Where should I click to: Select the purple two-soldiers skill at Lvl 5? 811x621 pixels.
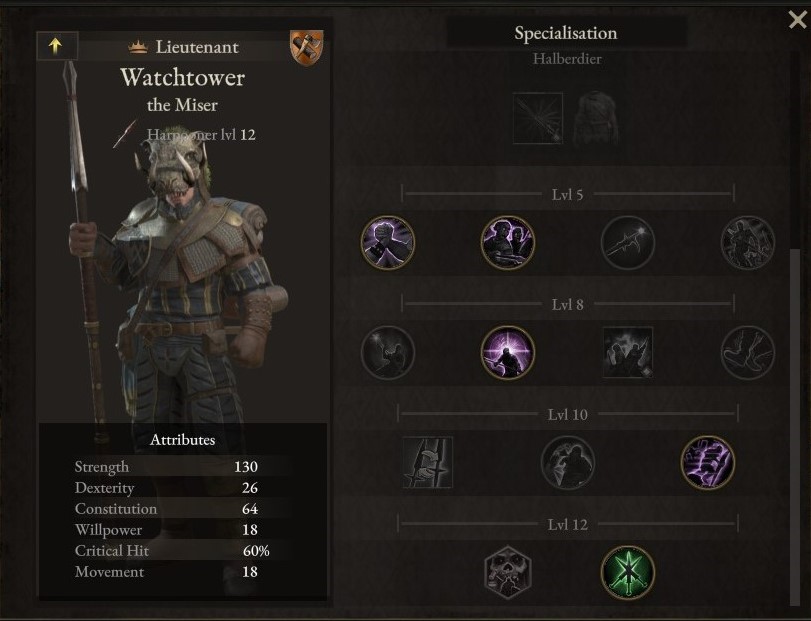508,243
